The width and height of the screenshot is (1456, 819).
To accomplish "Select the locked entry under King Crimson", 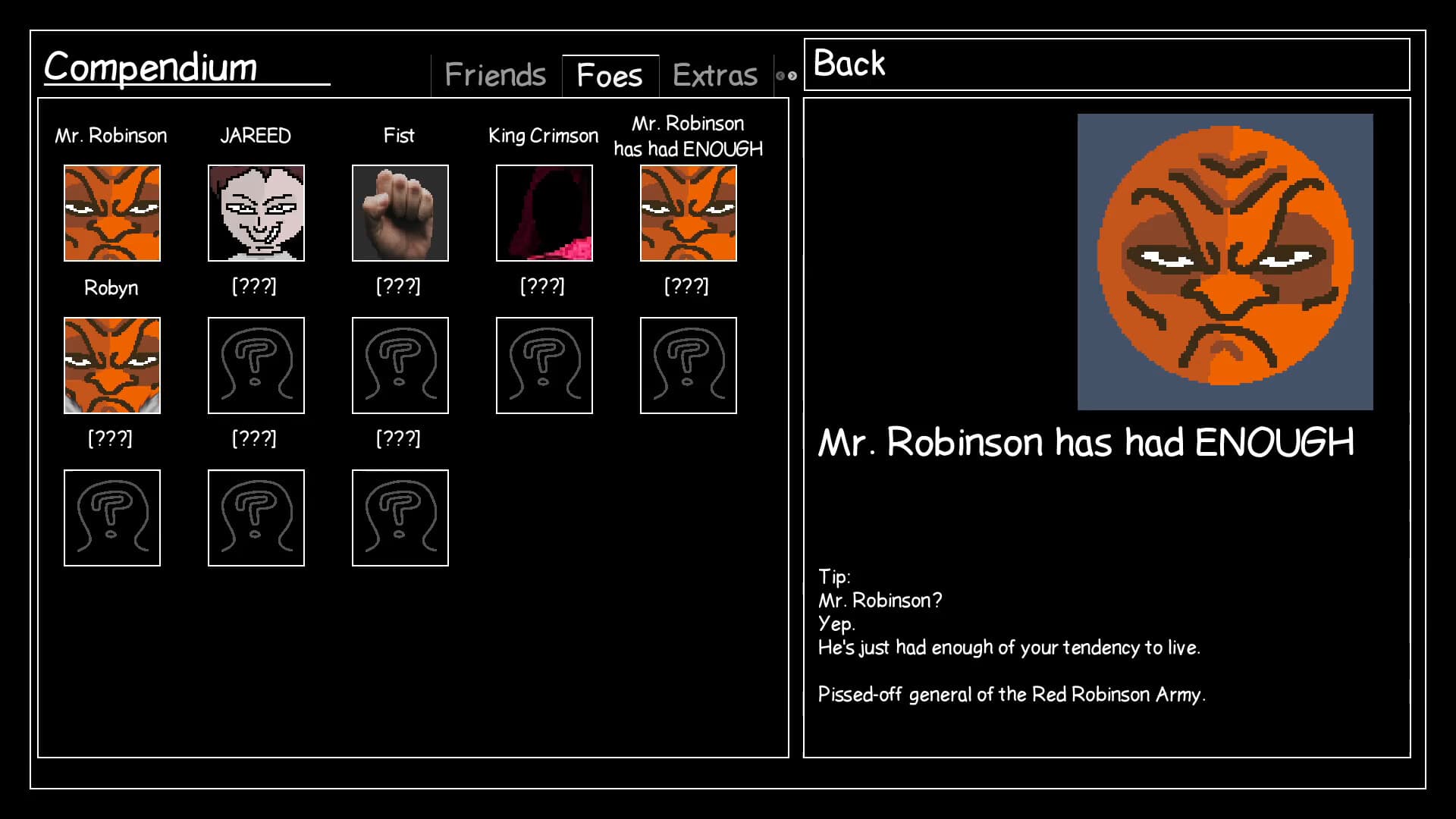I will click(544, 366).
